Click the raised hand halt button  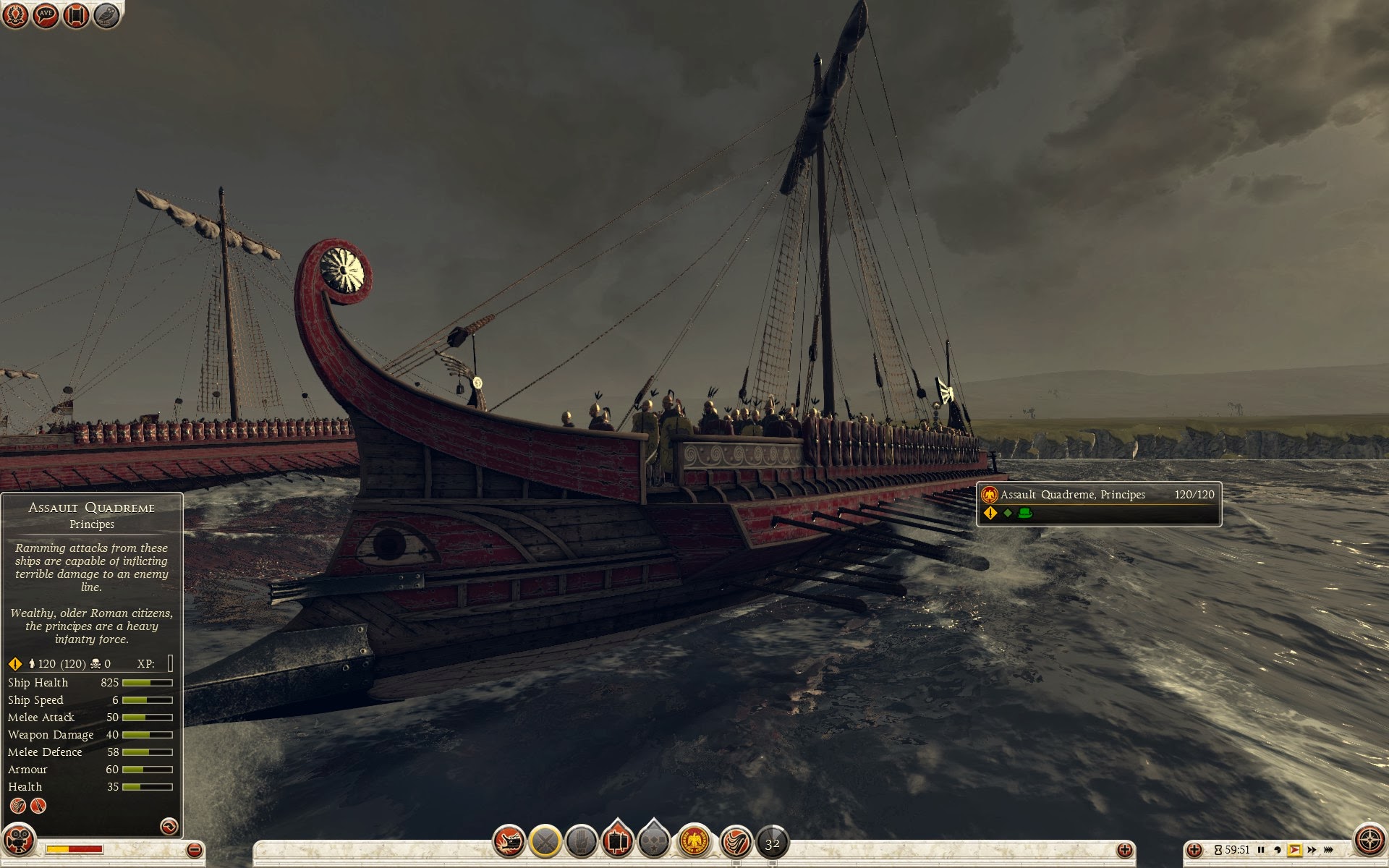pyautogui.click(x=581, y=841)
